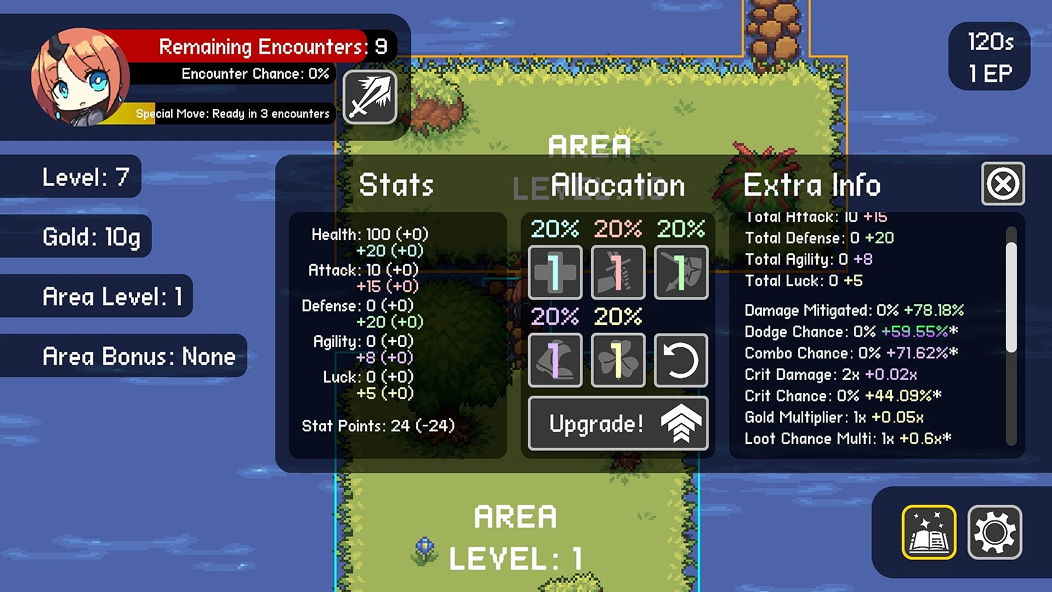Select the character portrait
Screen dimensions: 1052x592
(x=80, y=77)
